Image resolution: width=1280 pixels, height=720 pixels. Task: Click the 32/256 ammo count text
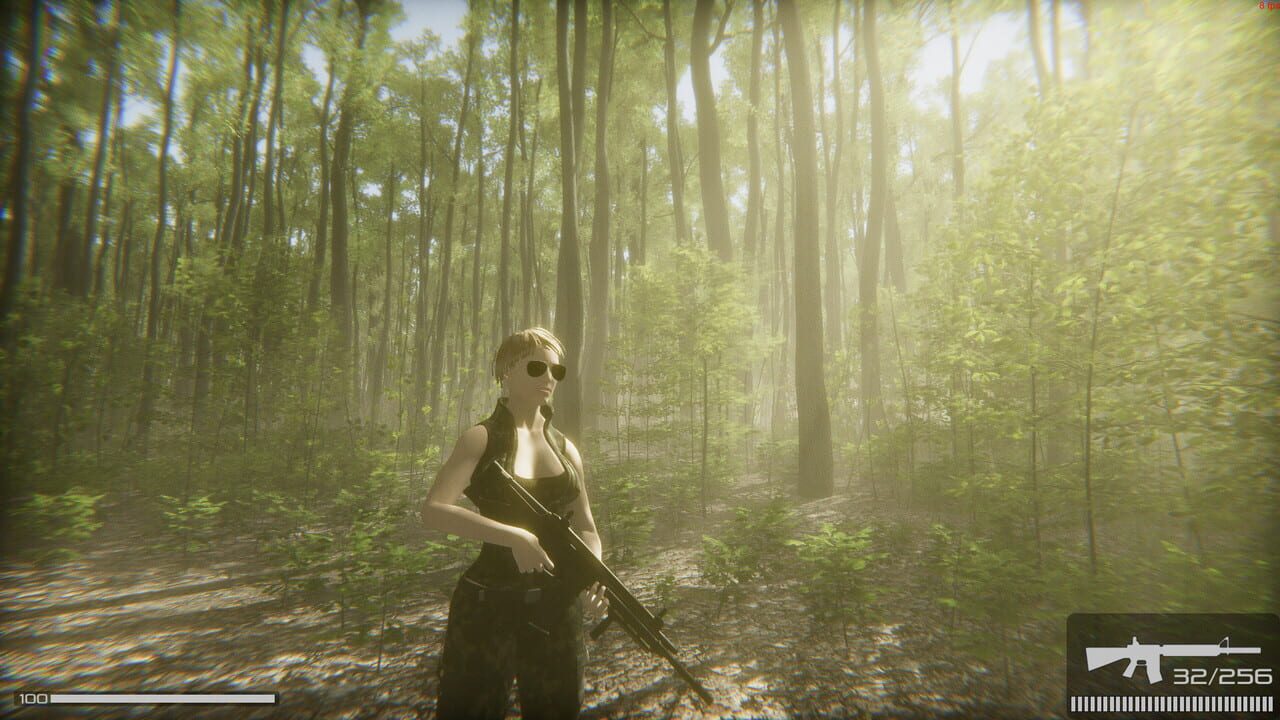pyautogui.click(x=1222, y=677)
